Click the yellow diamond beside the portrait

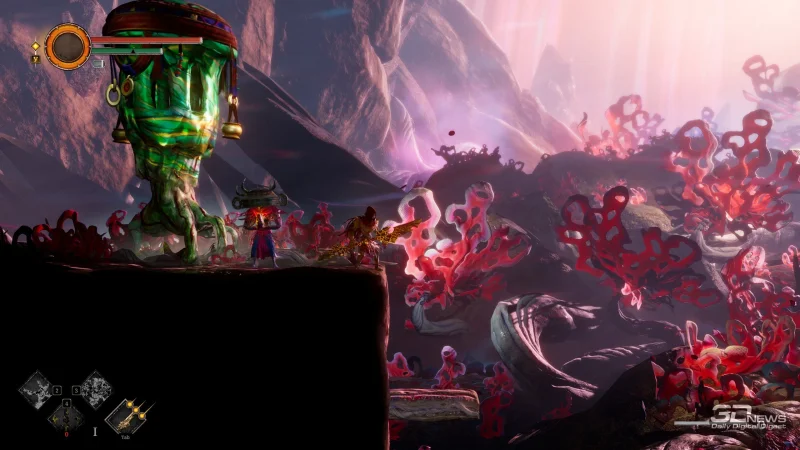tap(36, 46)
